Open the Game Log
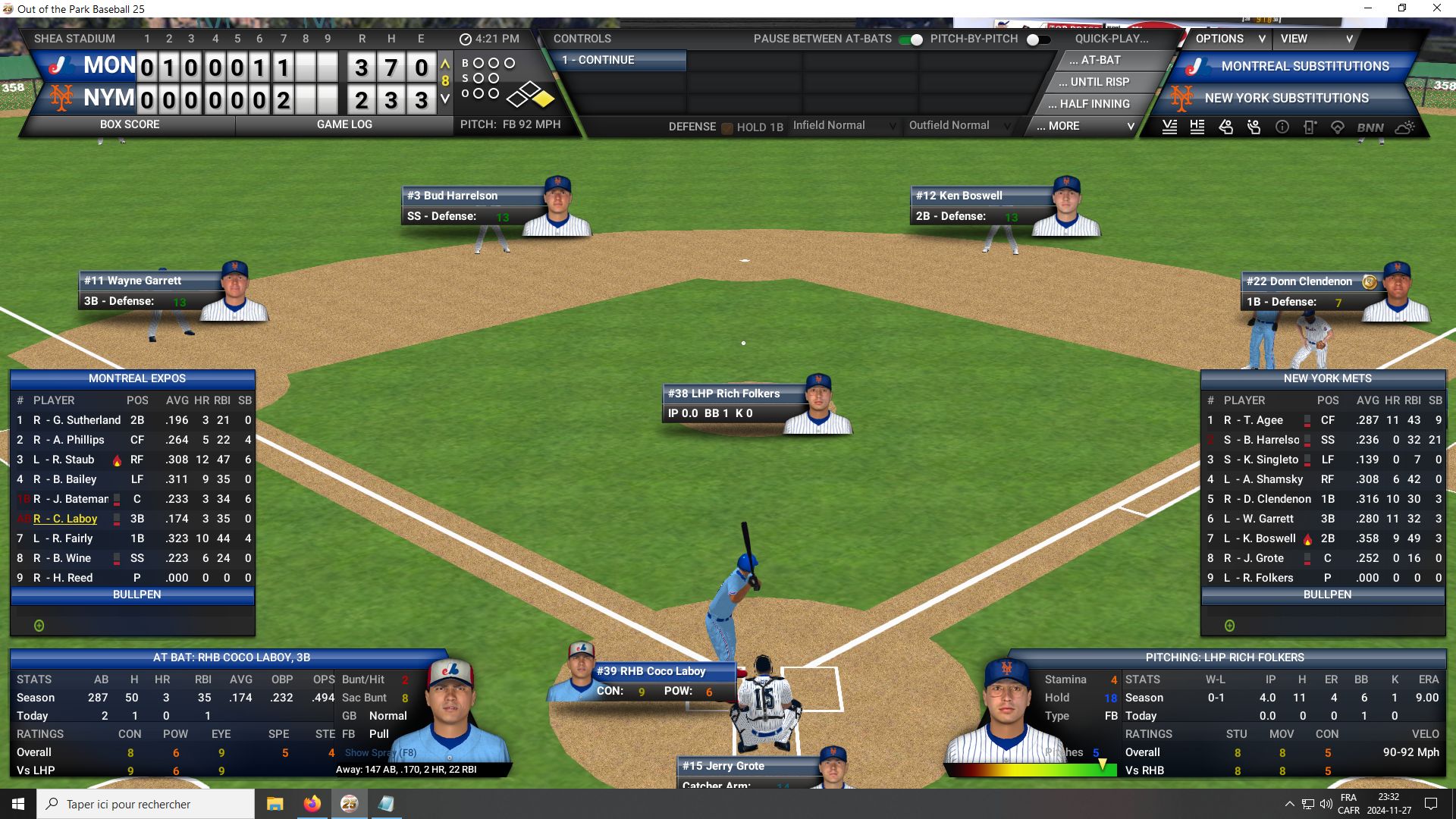 (x=344, y=124)
